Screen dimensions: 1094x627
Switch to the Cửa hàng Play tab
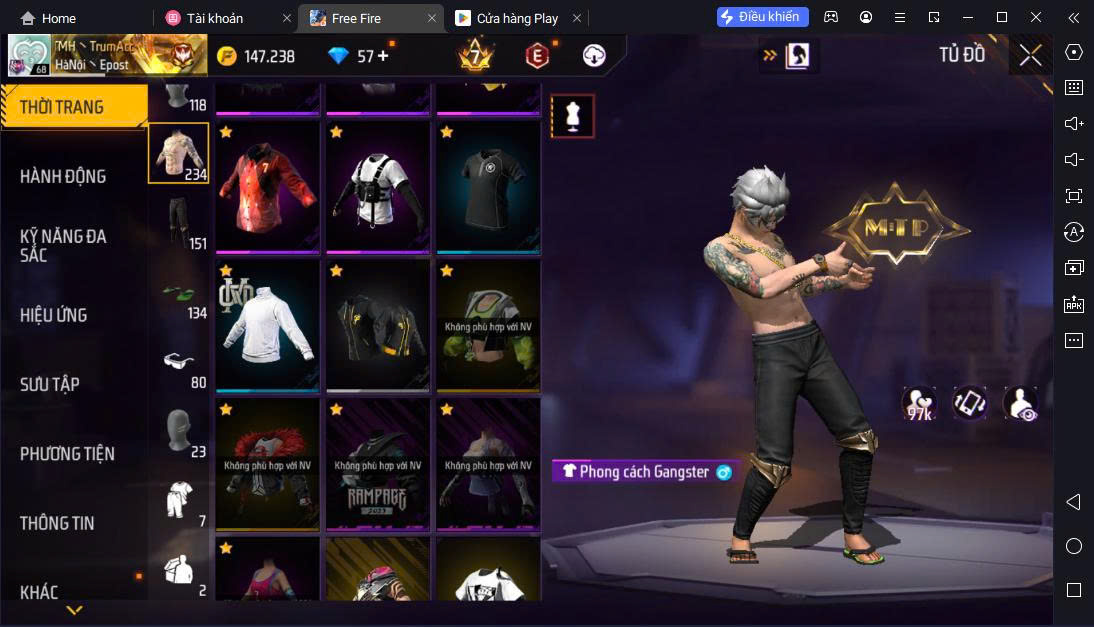(x=518, y=18)
